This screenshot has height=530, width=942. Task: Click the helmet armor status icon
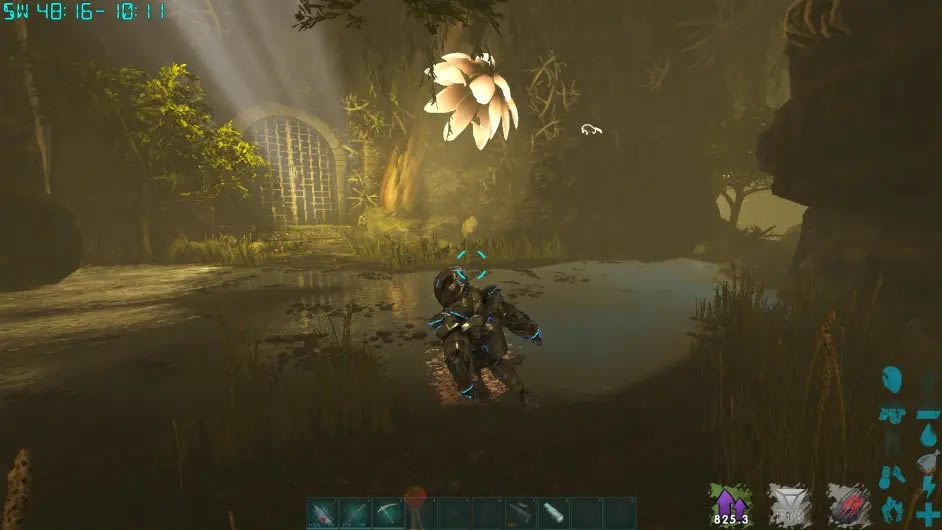click(x=891, y=380)
